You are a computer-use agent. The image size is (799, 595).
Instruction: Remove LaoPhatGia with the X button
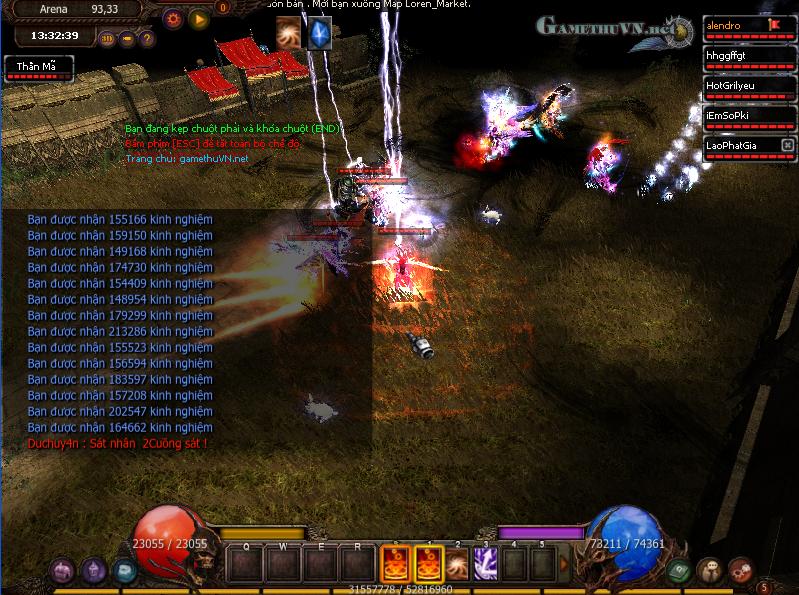click(787, 146)
